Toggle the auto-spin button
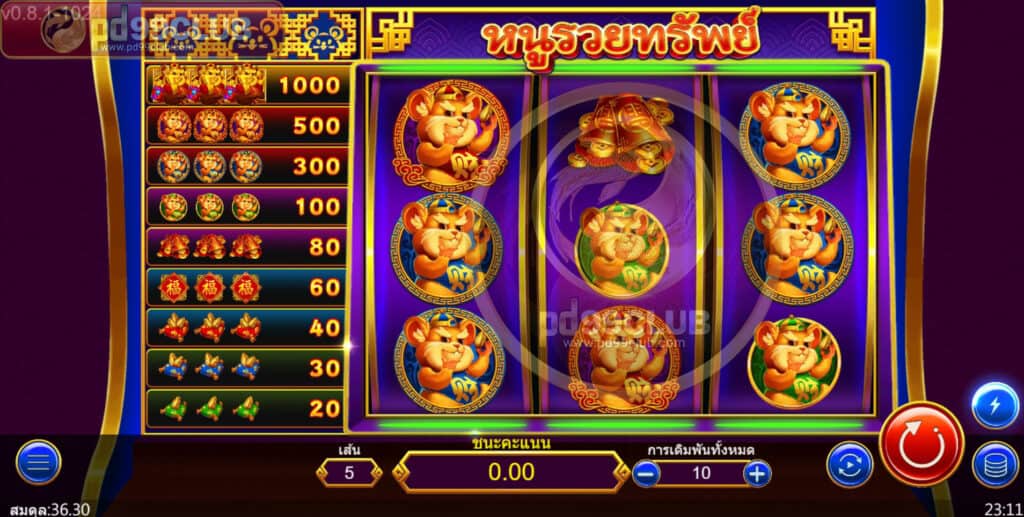The height and width of the screenshot is (517, 1024). 849,465
